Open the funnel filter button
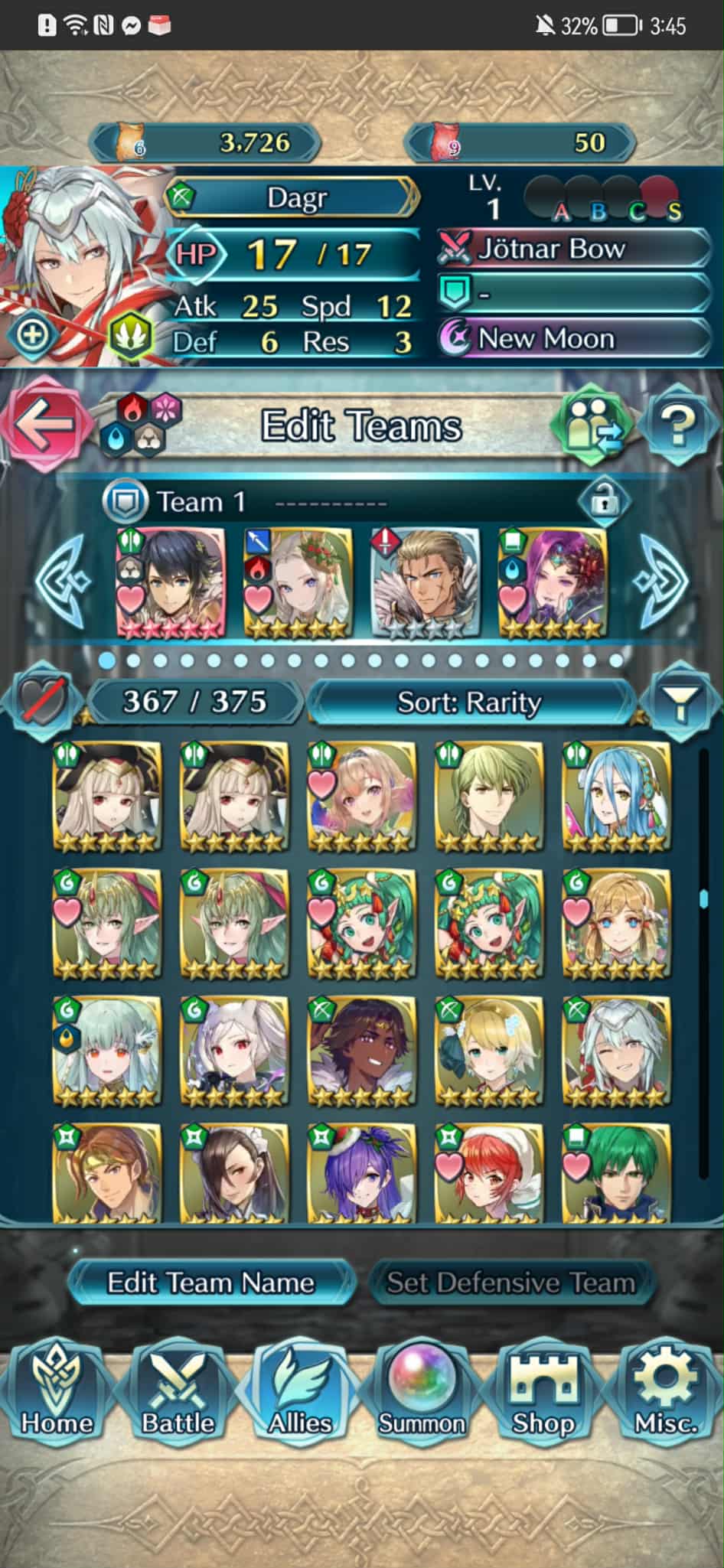Screen dimensions: 724x1568 click(x=680, y=700)
